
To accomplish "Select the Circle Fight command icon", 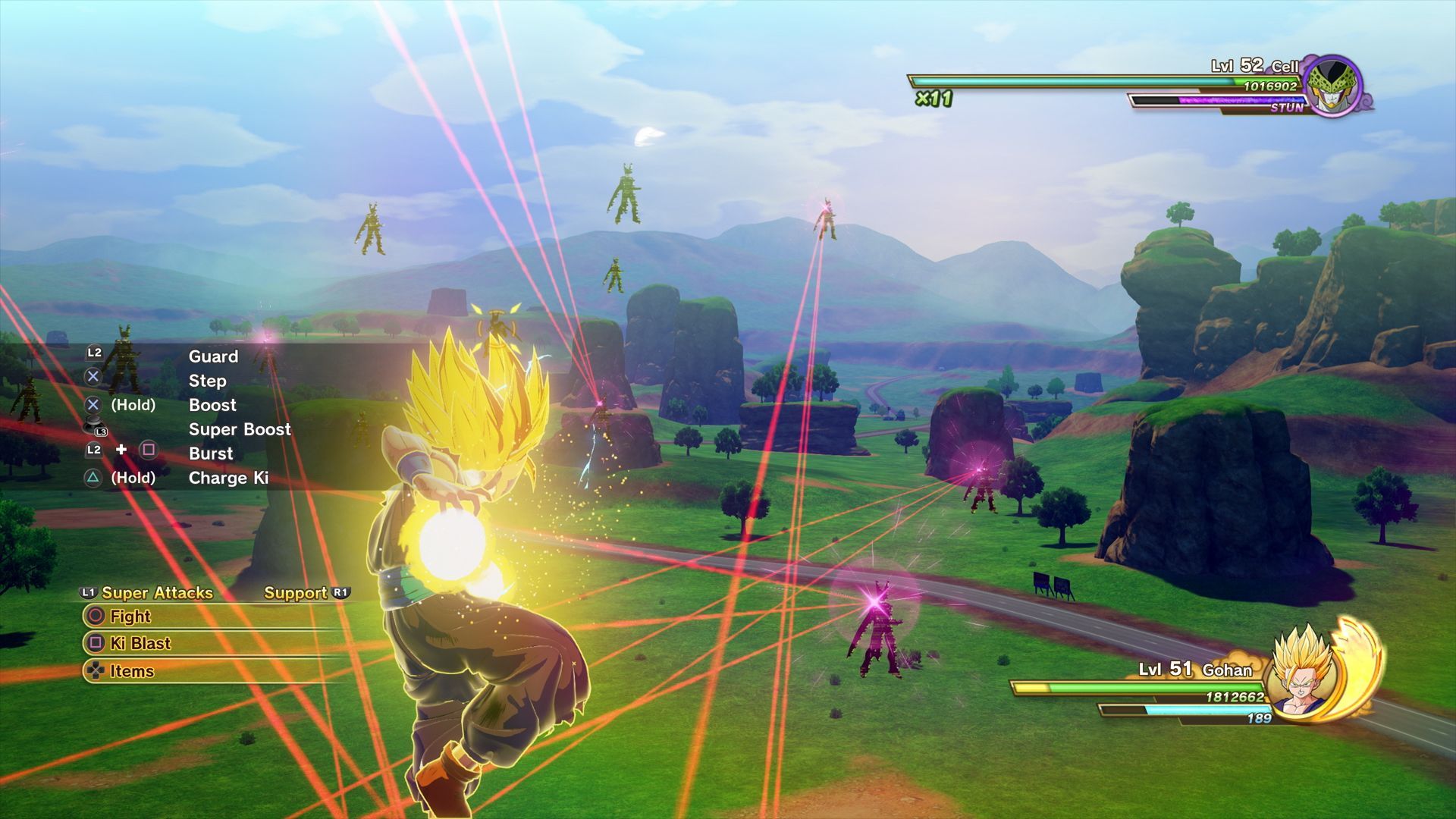I will click(x=96, y=617).
